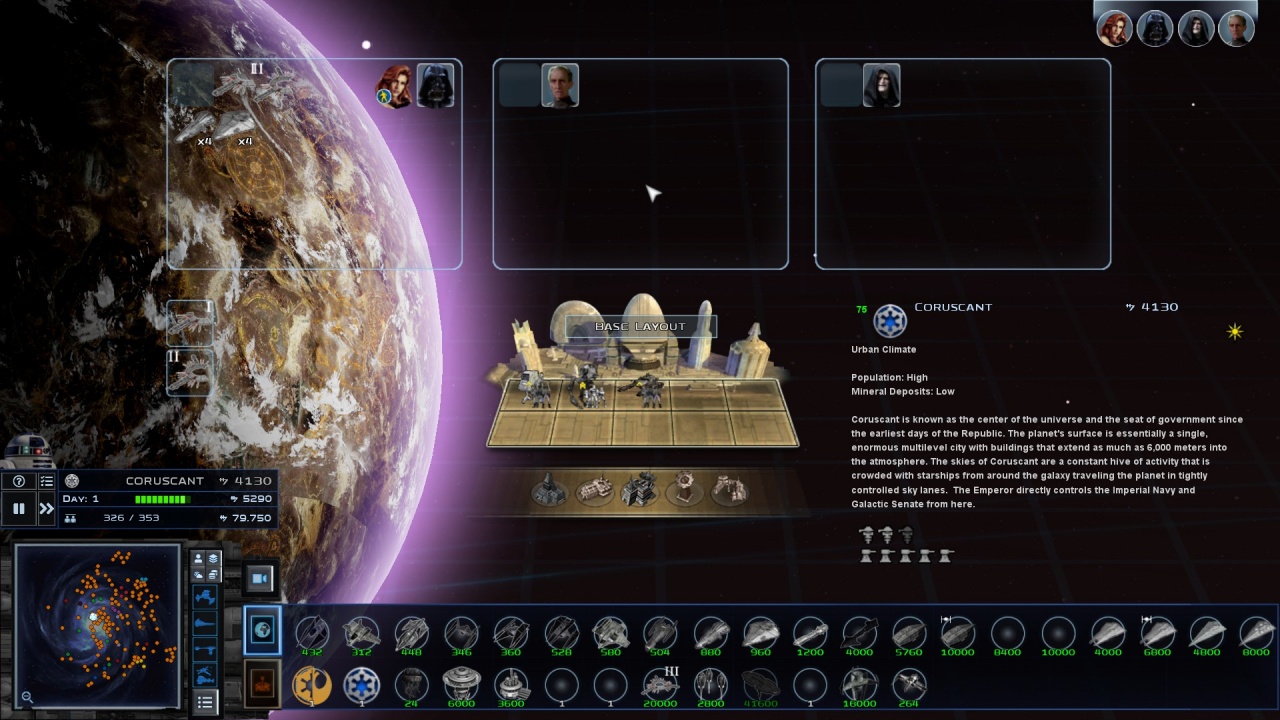Queue the 5760-credit capital ship
The image size is (1280, 720).
pyautogui.click(x=908, y=634)
